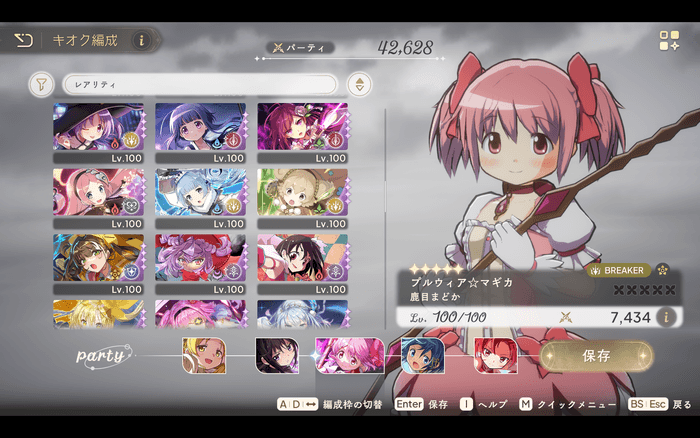This screenshot has width=700, height=438.
Task: Open the info icon beside キオク編成
Action: [x=140, y=41]
